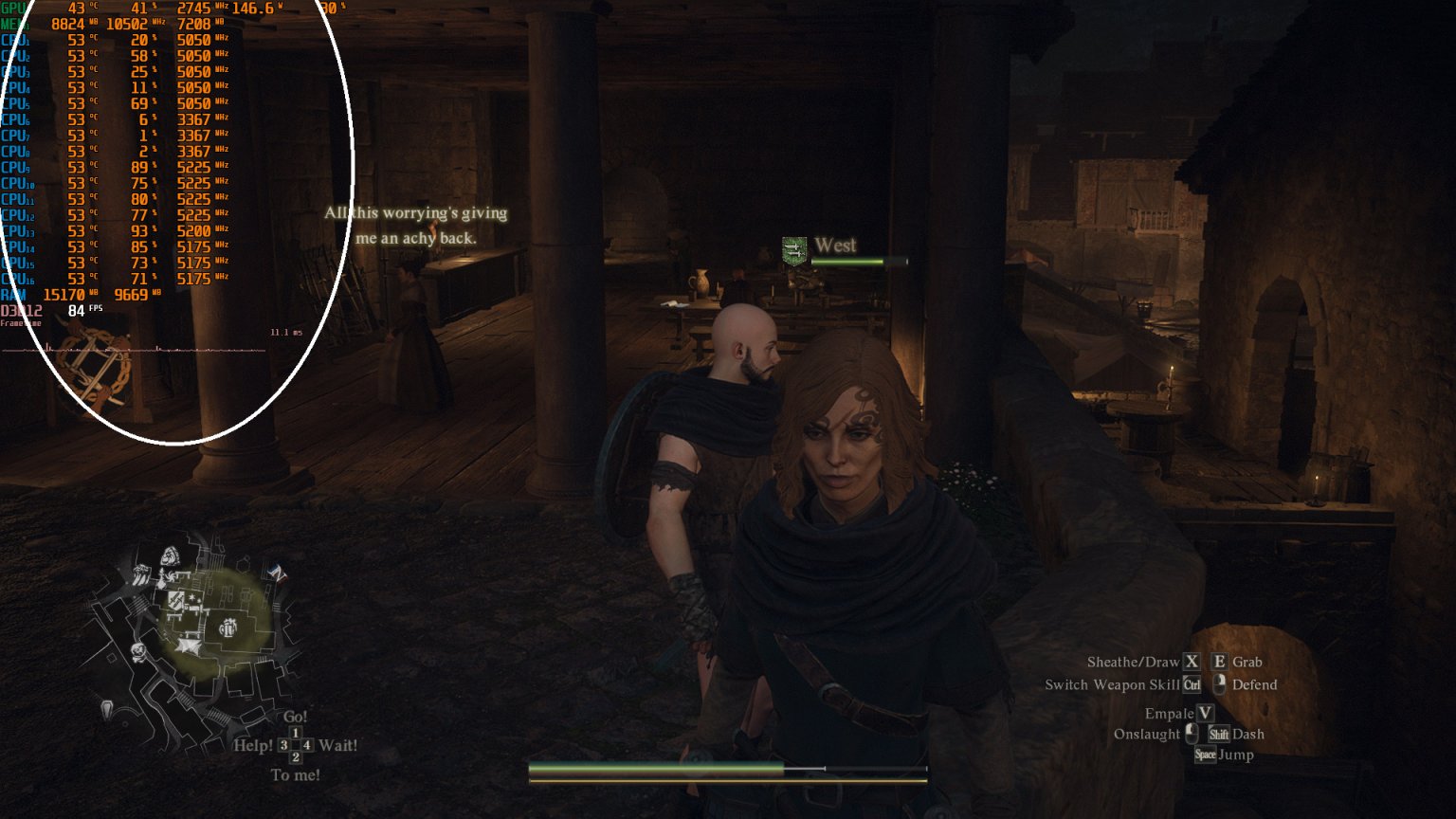This screenshot has width=1456, height=819.
Task: Click the Help! pawn command
Action: (x=254, y=745)
